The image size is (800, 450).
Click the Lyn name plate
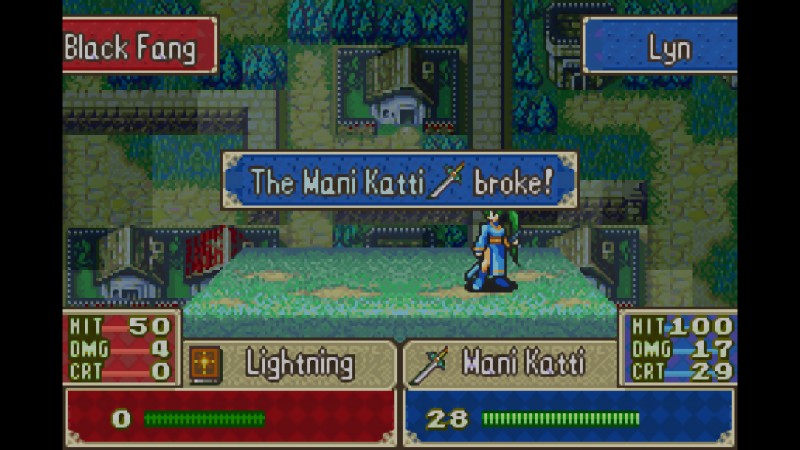(x=660, y=47)
